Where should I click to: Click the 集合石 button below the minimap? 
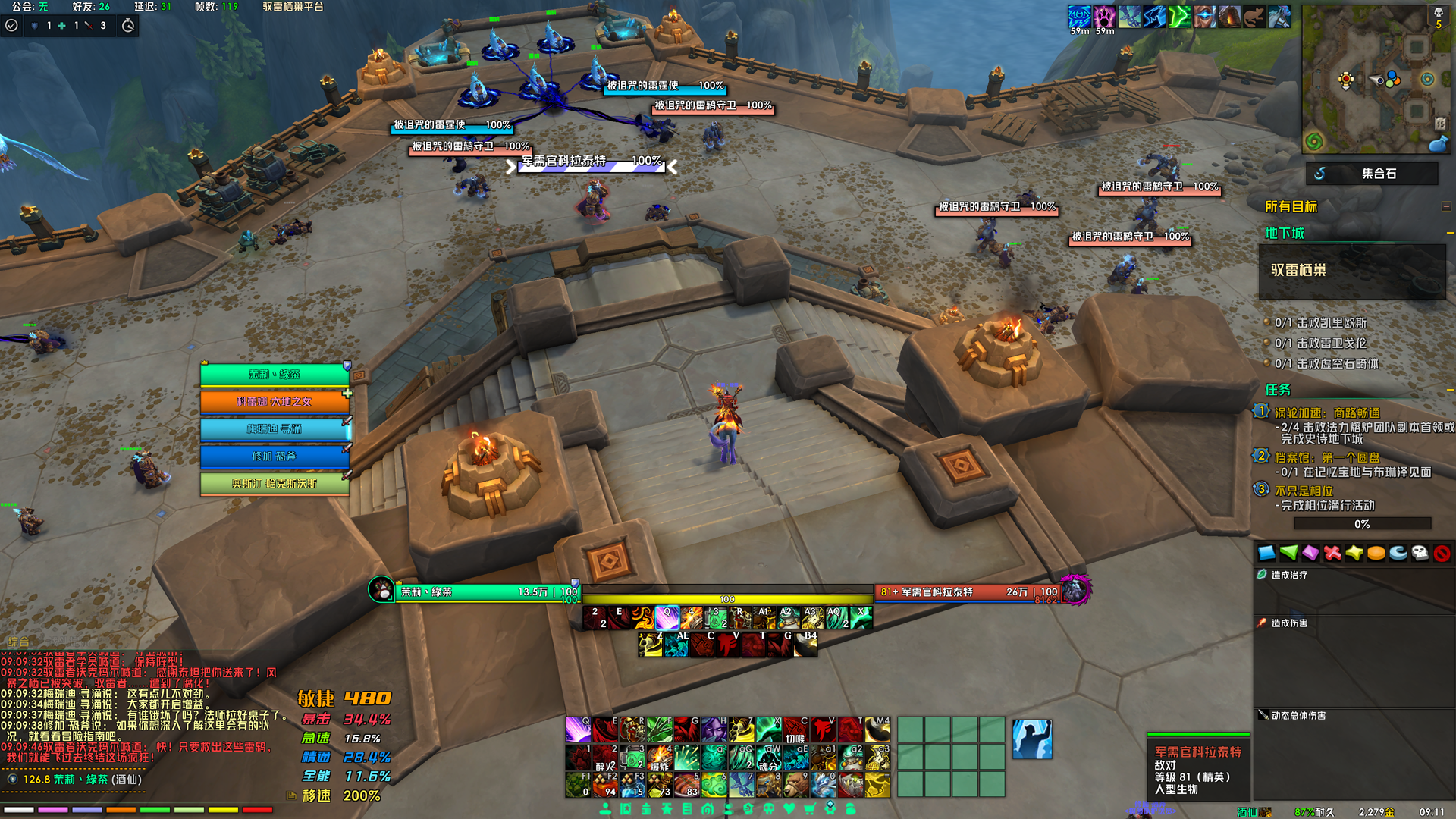point(1371,174)
